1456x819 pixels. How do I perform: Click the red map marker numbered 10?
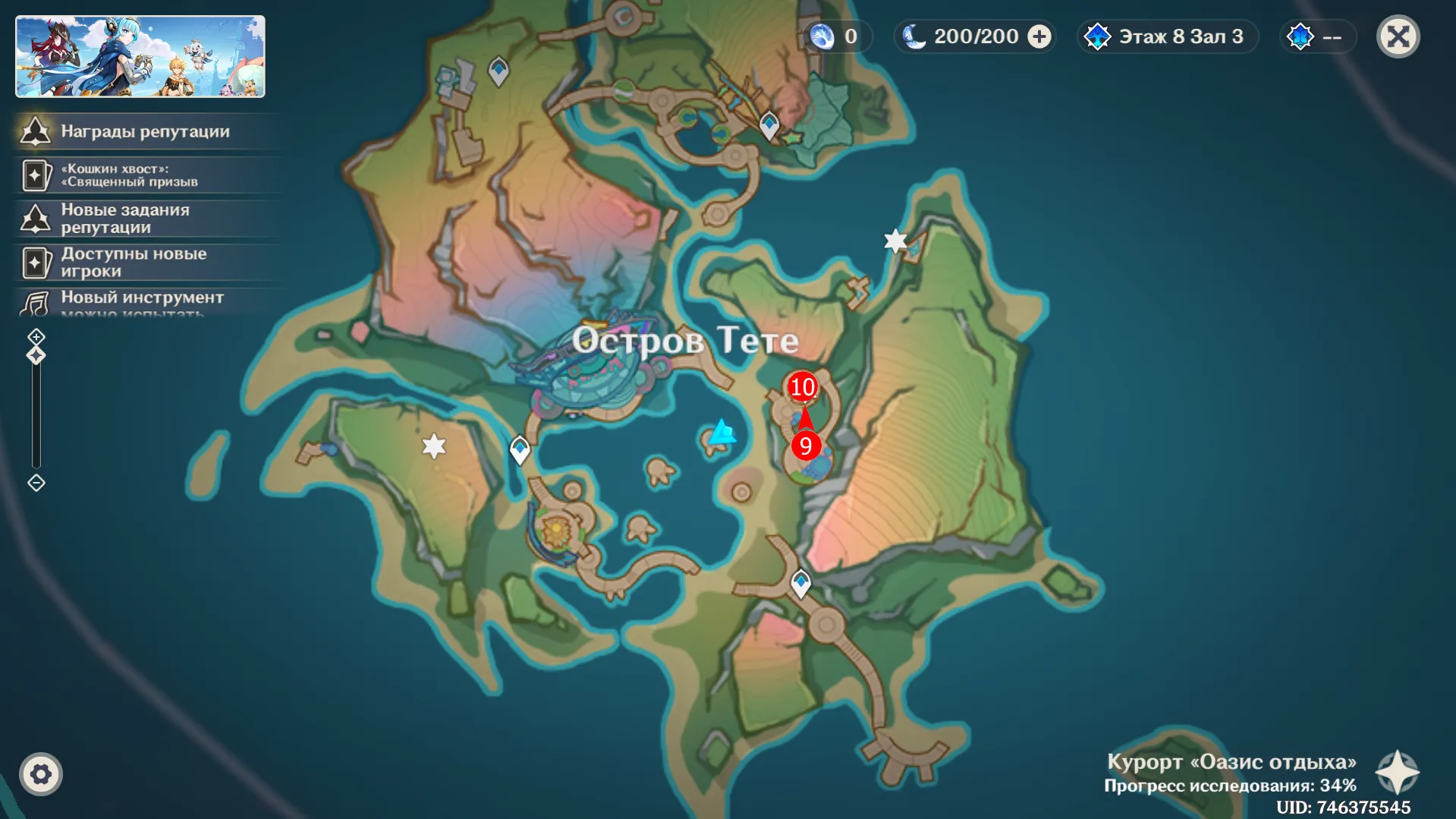pyautogui.click(x=802, y=387)
